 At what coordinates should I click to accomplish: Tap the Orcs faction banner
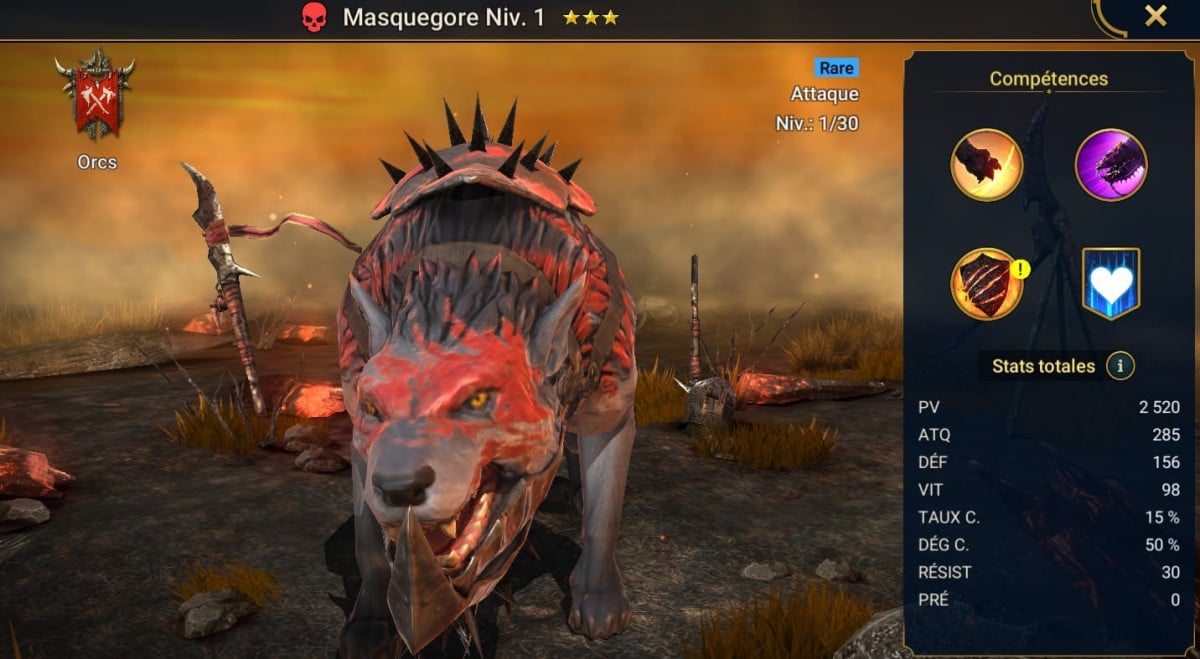[96, 95]
